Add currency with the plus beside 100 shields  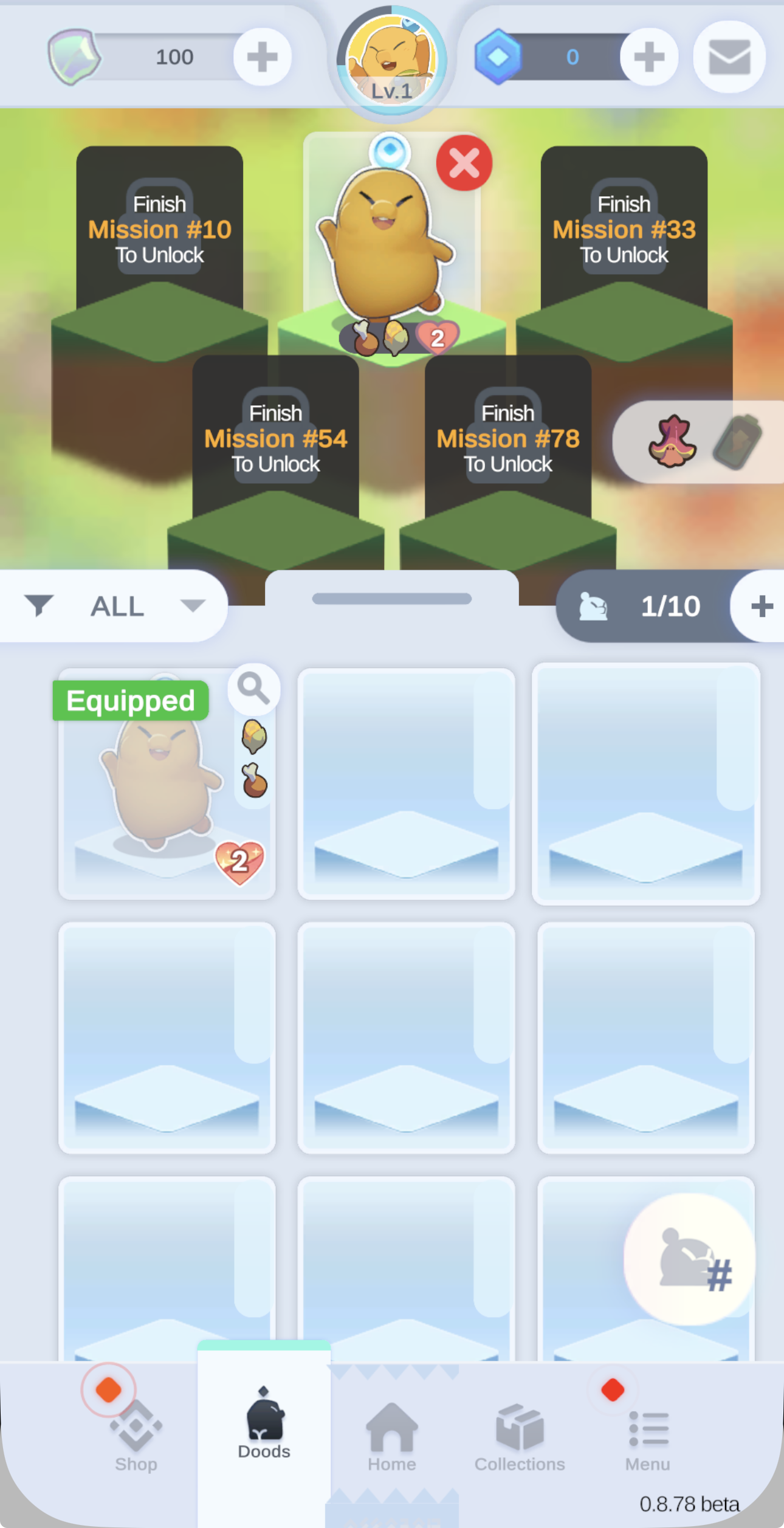[263, 57]
